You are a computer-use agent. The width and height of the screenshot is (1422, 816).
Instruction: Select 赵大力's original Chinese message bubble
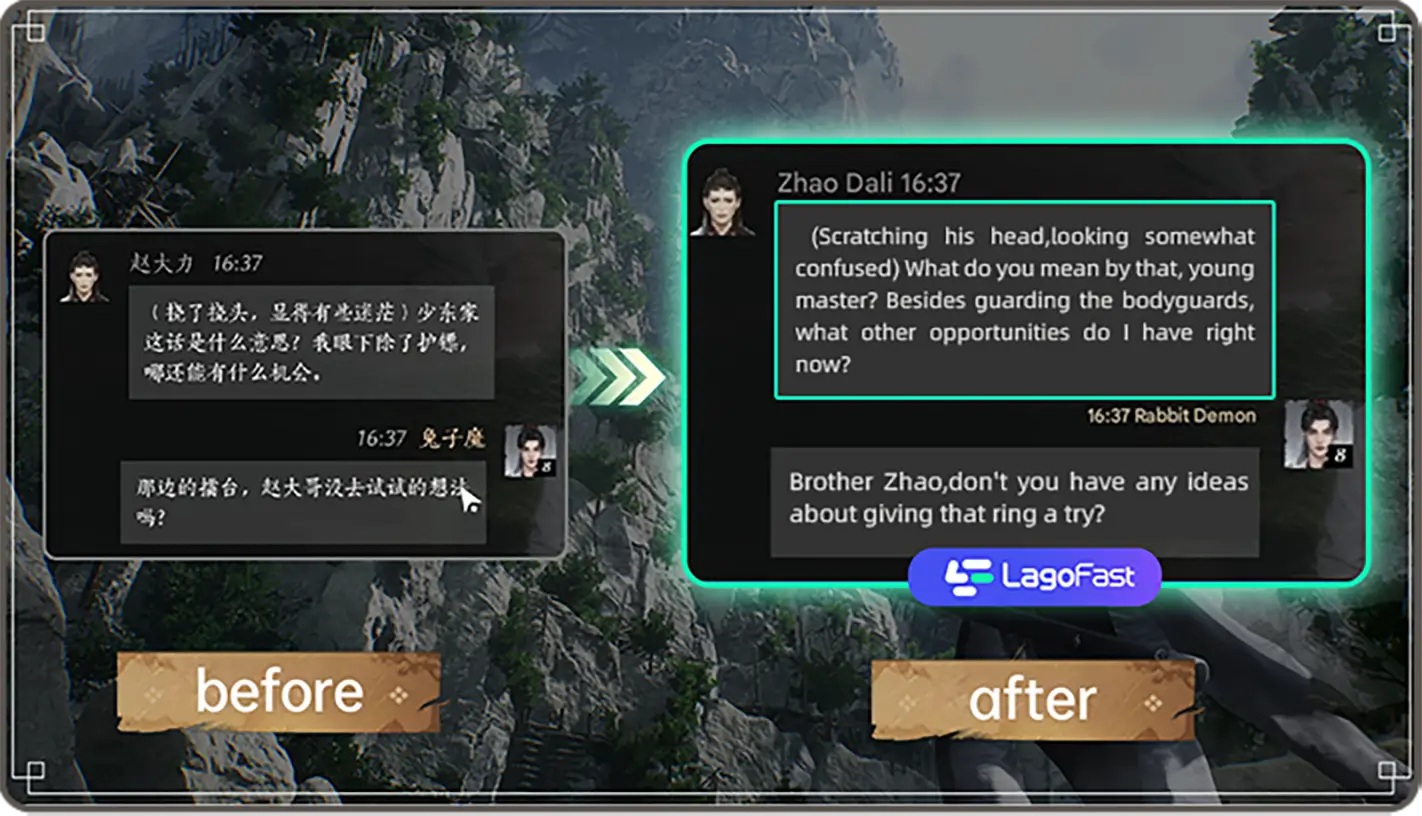click(311, 342)
